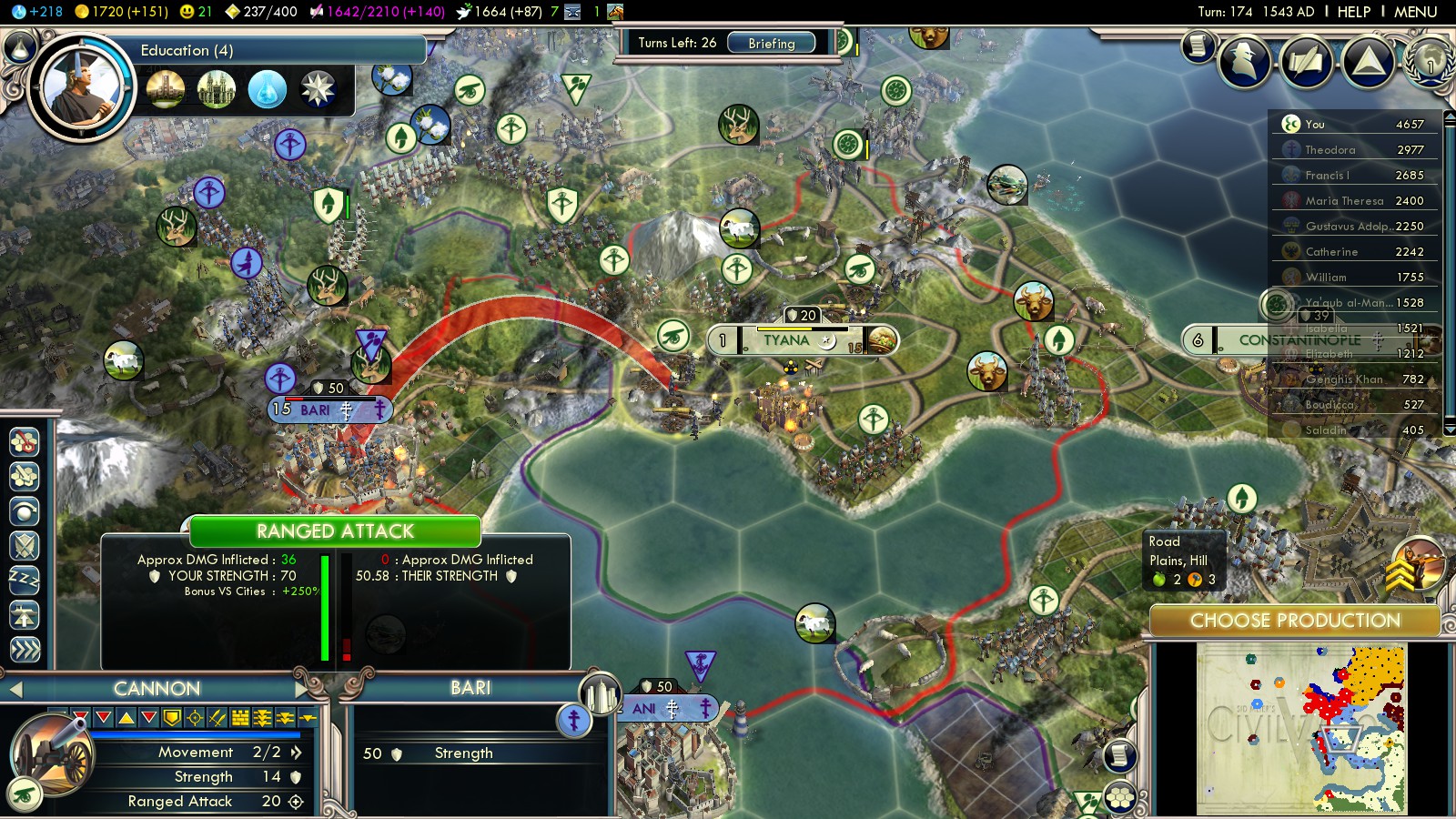Fortify the cannon with crossed-swords shield

25,546
